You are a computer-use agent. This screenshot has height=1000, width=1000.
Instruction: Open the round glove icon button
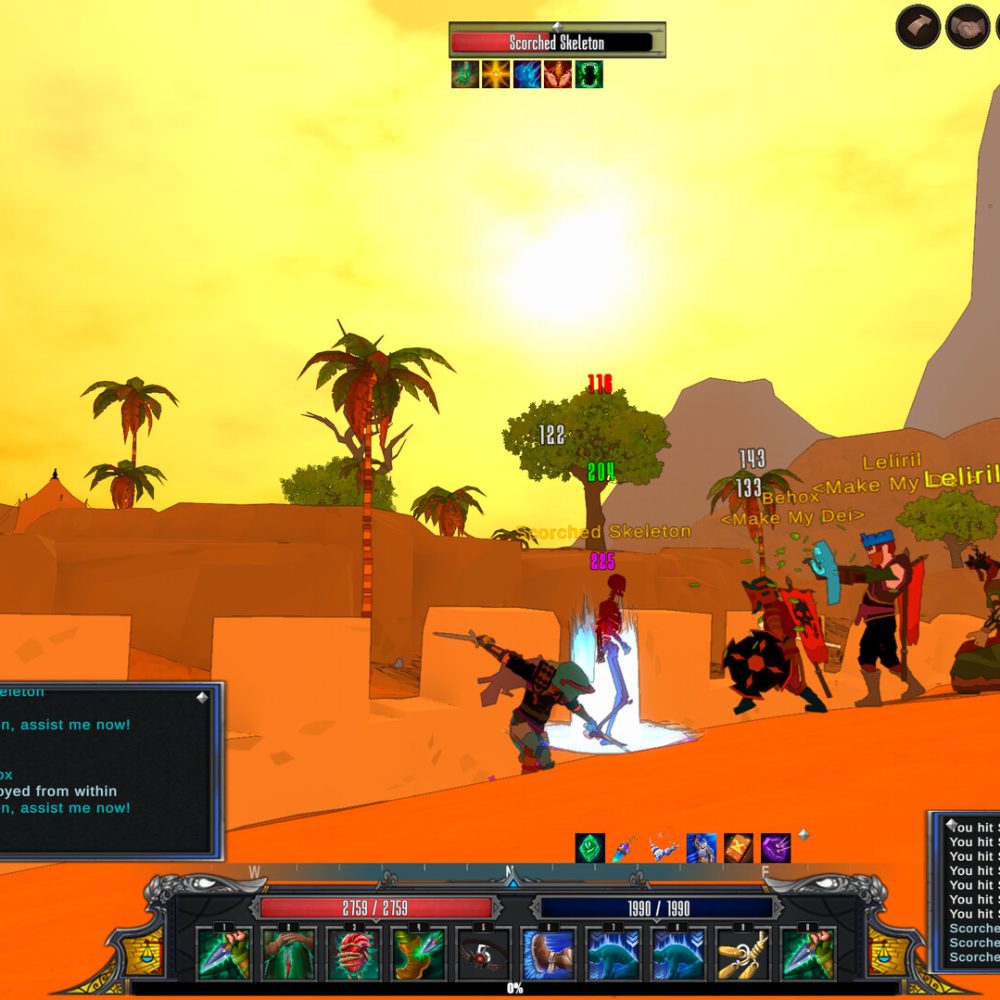(x=917, y=27)
